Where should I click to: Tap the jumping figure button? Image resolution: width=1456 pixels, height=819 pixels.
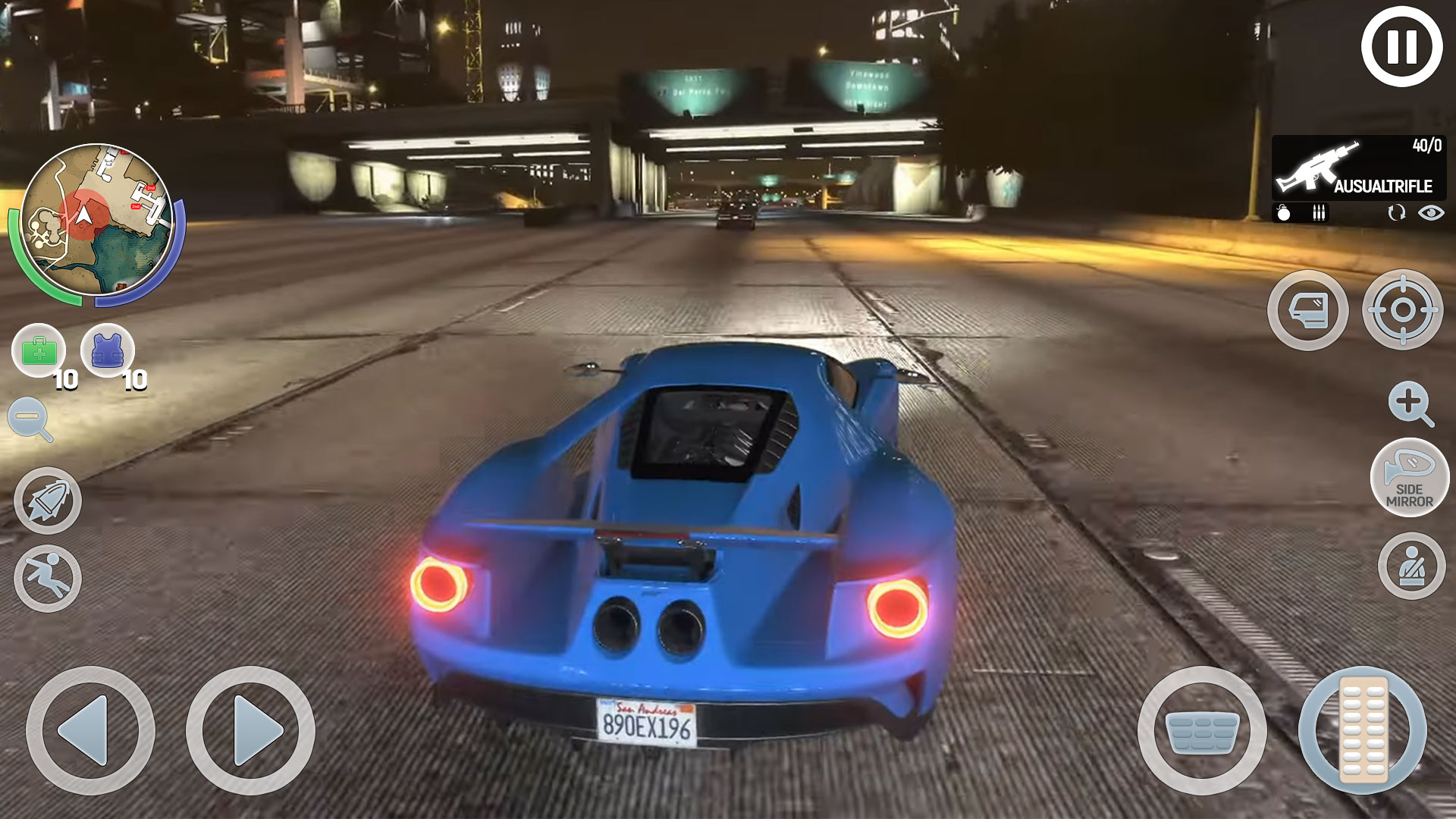tap(47, 578)
